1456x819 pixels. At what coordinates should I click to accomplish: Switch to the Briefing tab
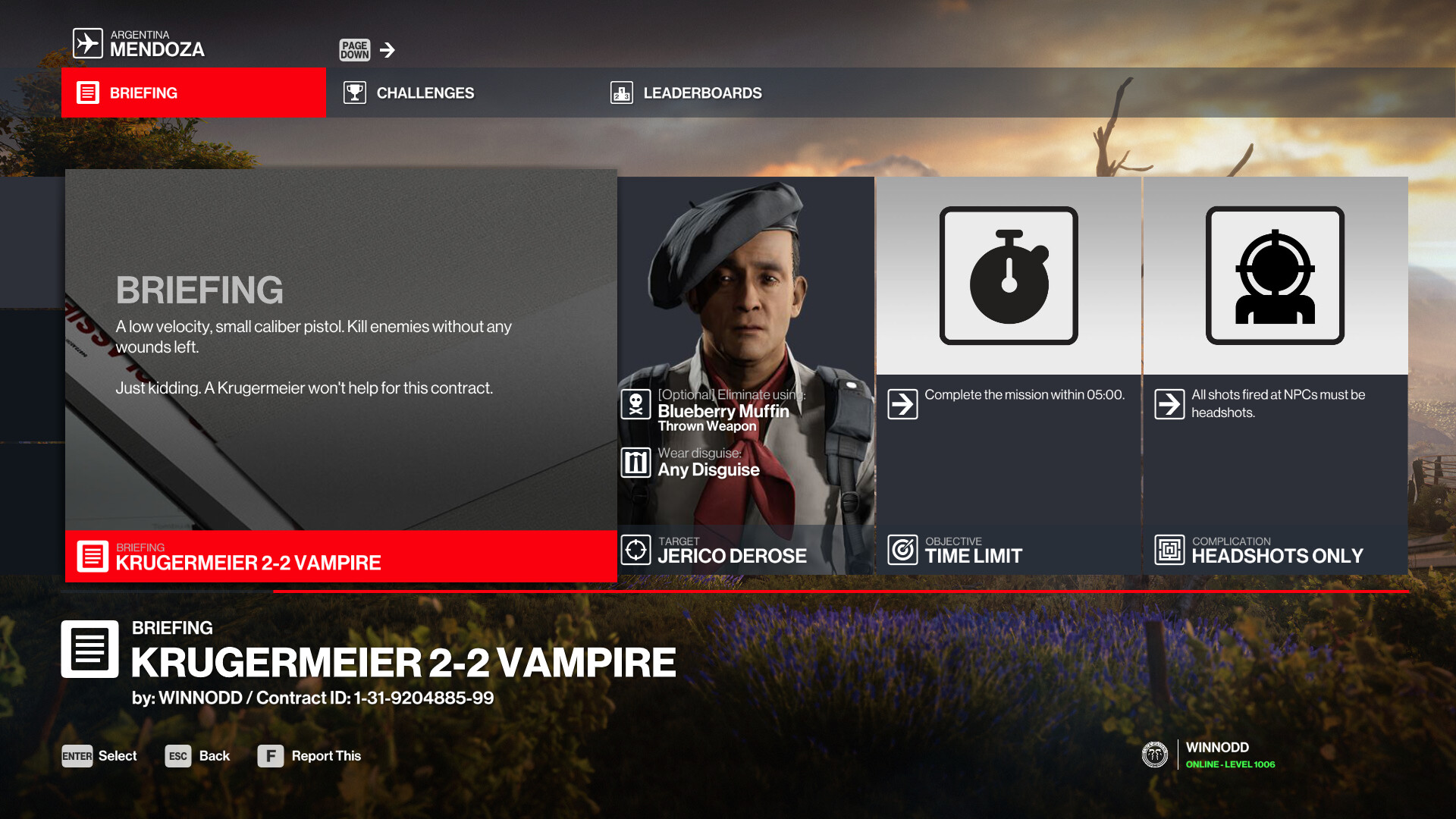tap(193, 93)
